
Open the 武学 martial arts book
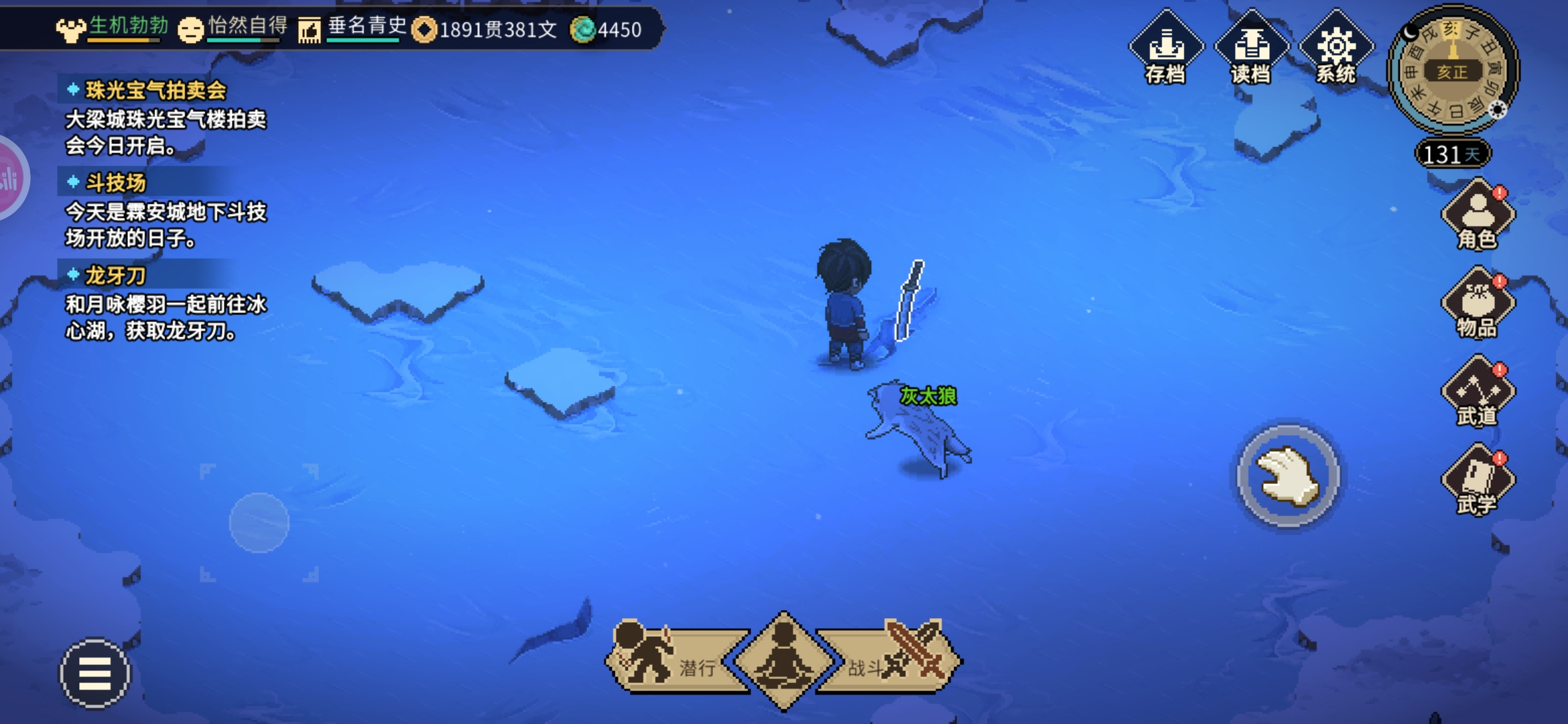point(1478,481)
